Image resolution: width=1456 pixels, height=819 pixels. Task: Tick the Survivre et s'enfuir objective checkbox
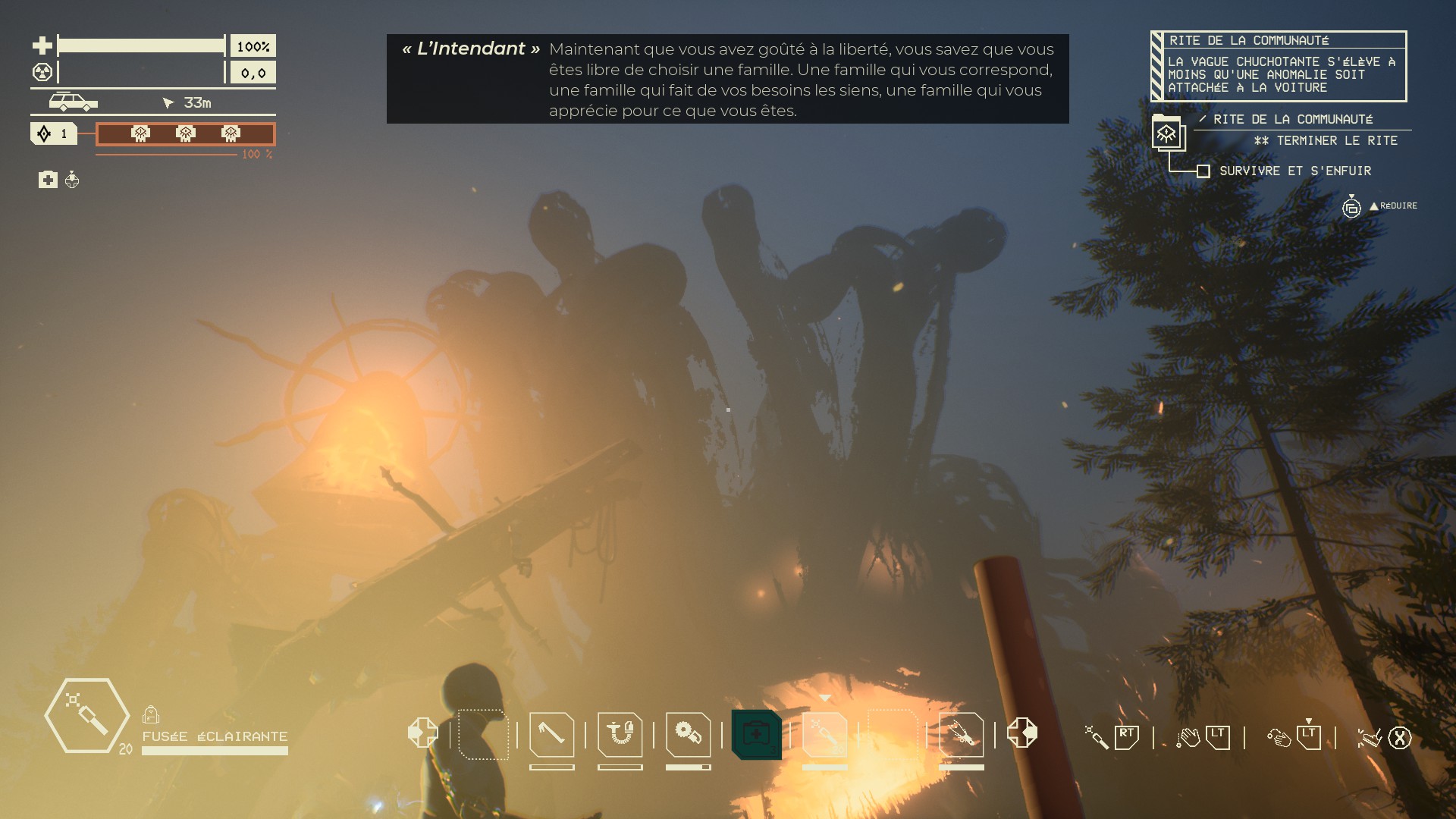click(1203, 171)
